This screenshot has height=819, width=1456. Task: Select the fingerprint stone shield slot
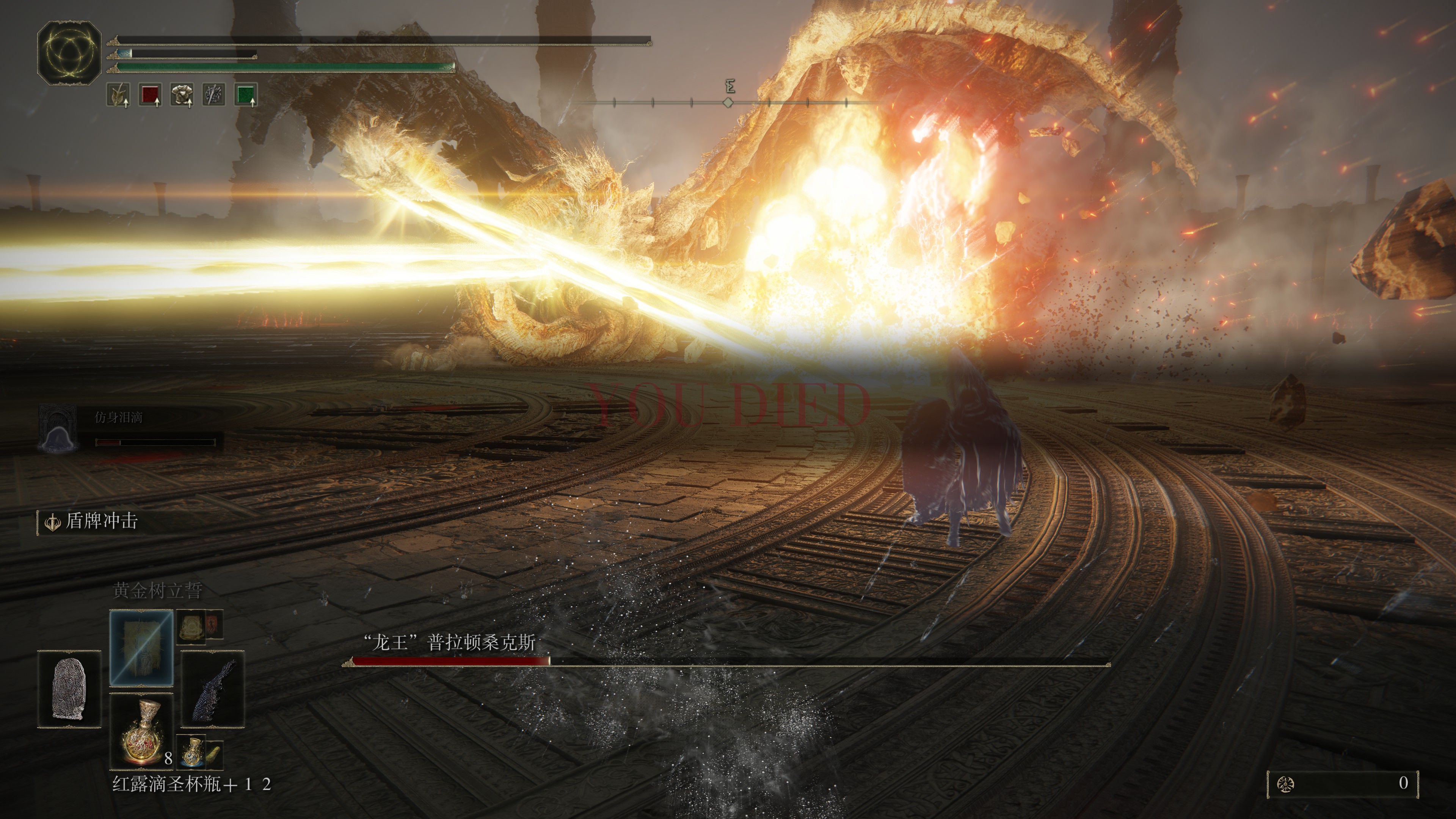(69, 689)
